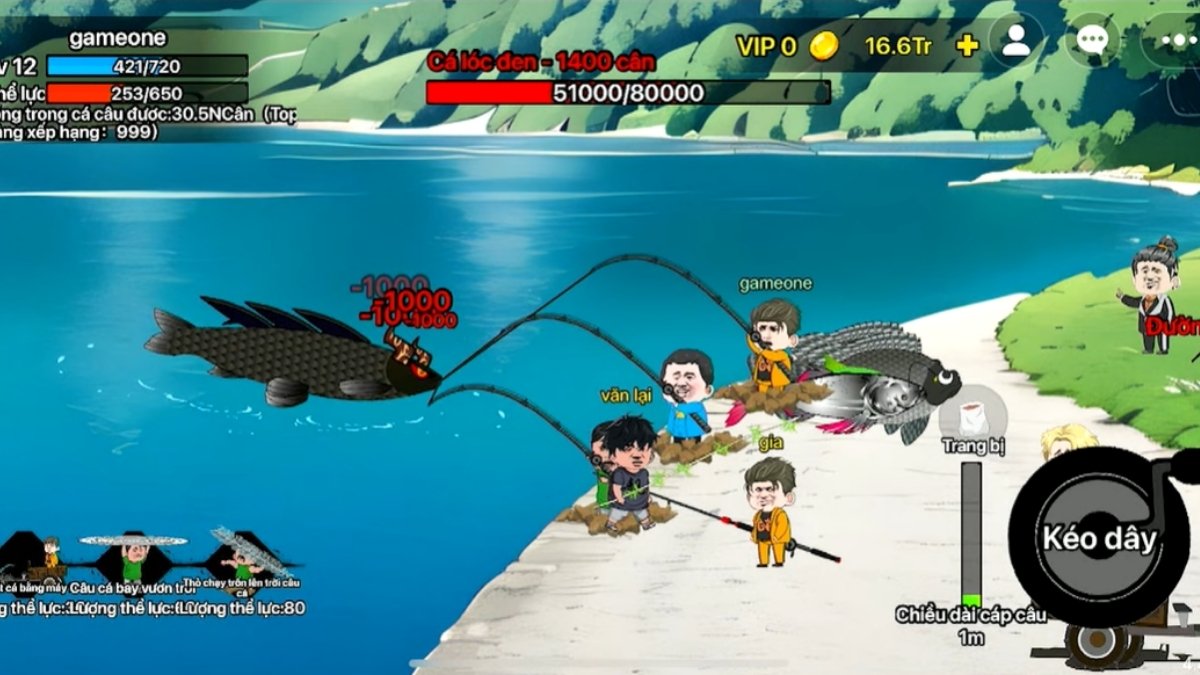
Task: Activate the Câu cá bay vươn trời skill
Action: pos(133,559)
